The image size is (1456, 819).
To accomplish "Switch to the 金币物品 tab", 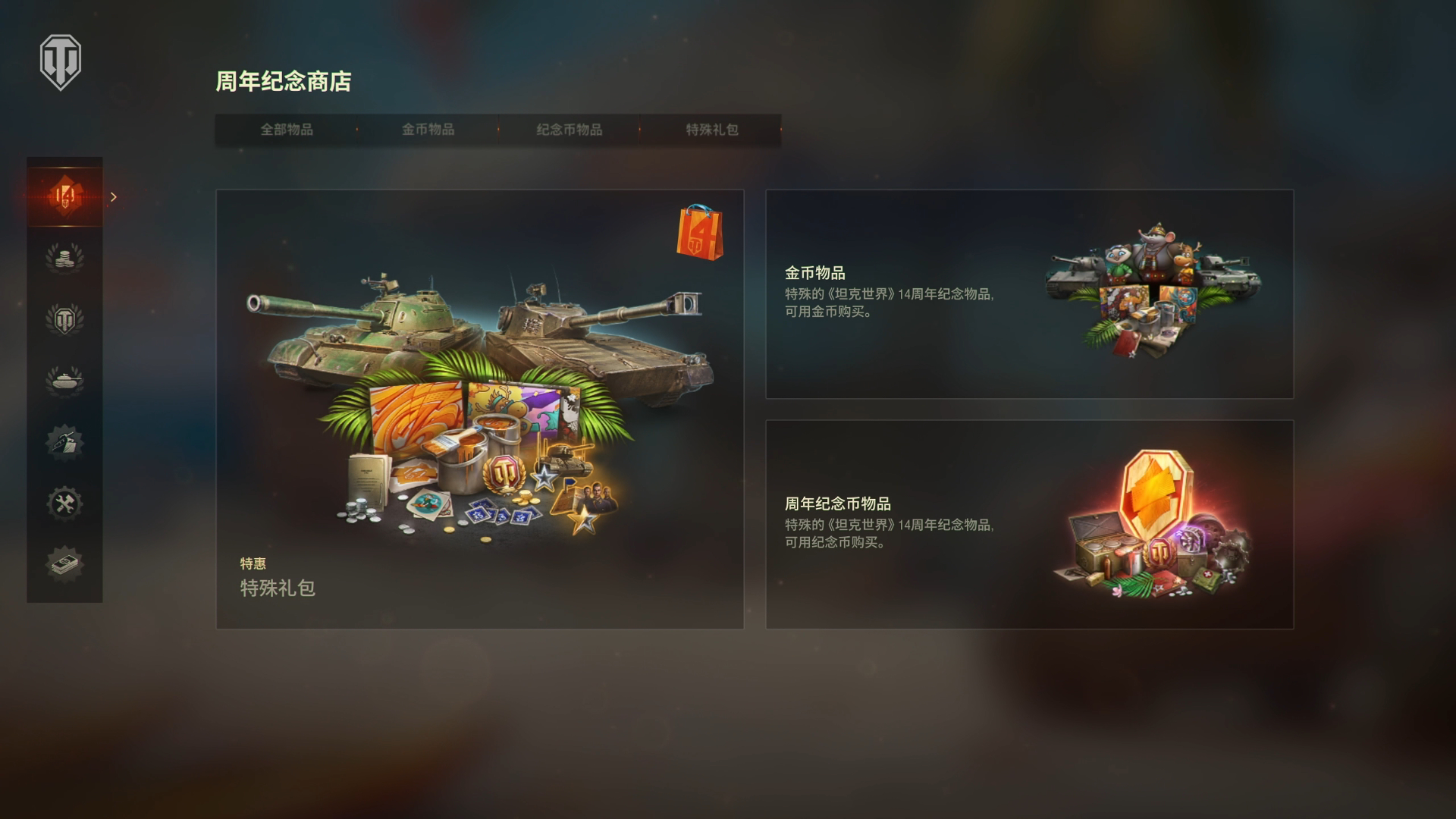I will (428, 130).
